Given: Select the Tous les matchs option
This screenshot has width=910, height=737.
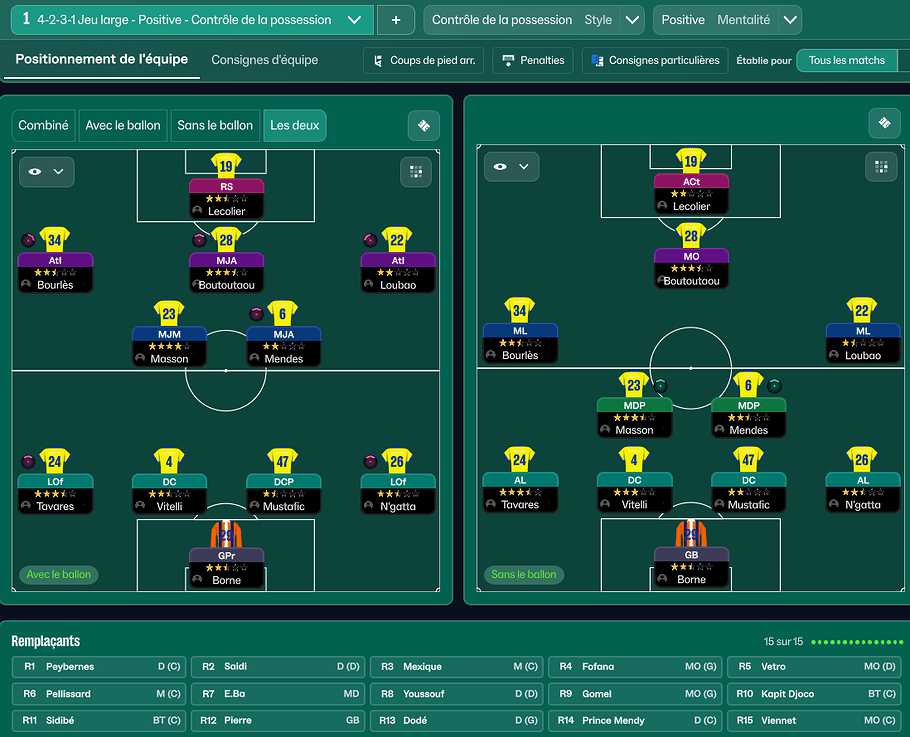Looking at the screenshot, I should pos(847,60).
